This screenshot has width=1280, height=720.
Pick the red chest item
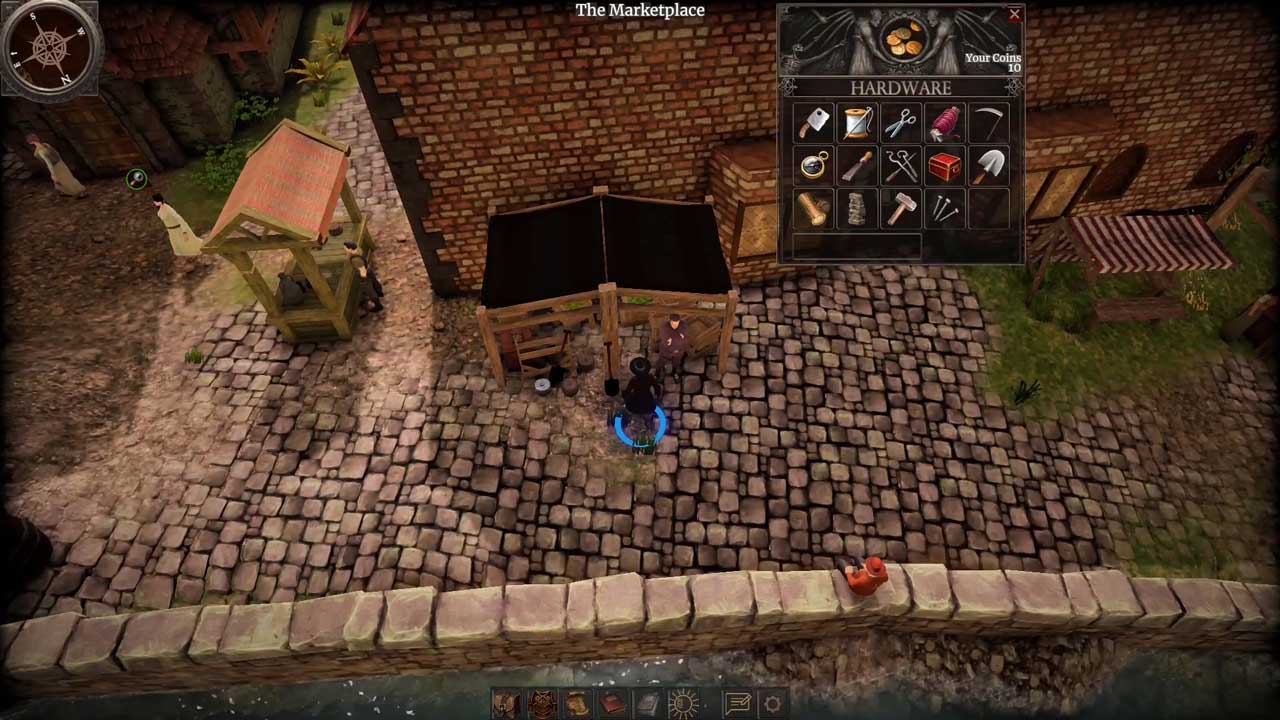click(x=944, y=166)
